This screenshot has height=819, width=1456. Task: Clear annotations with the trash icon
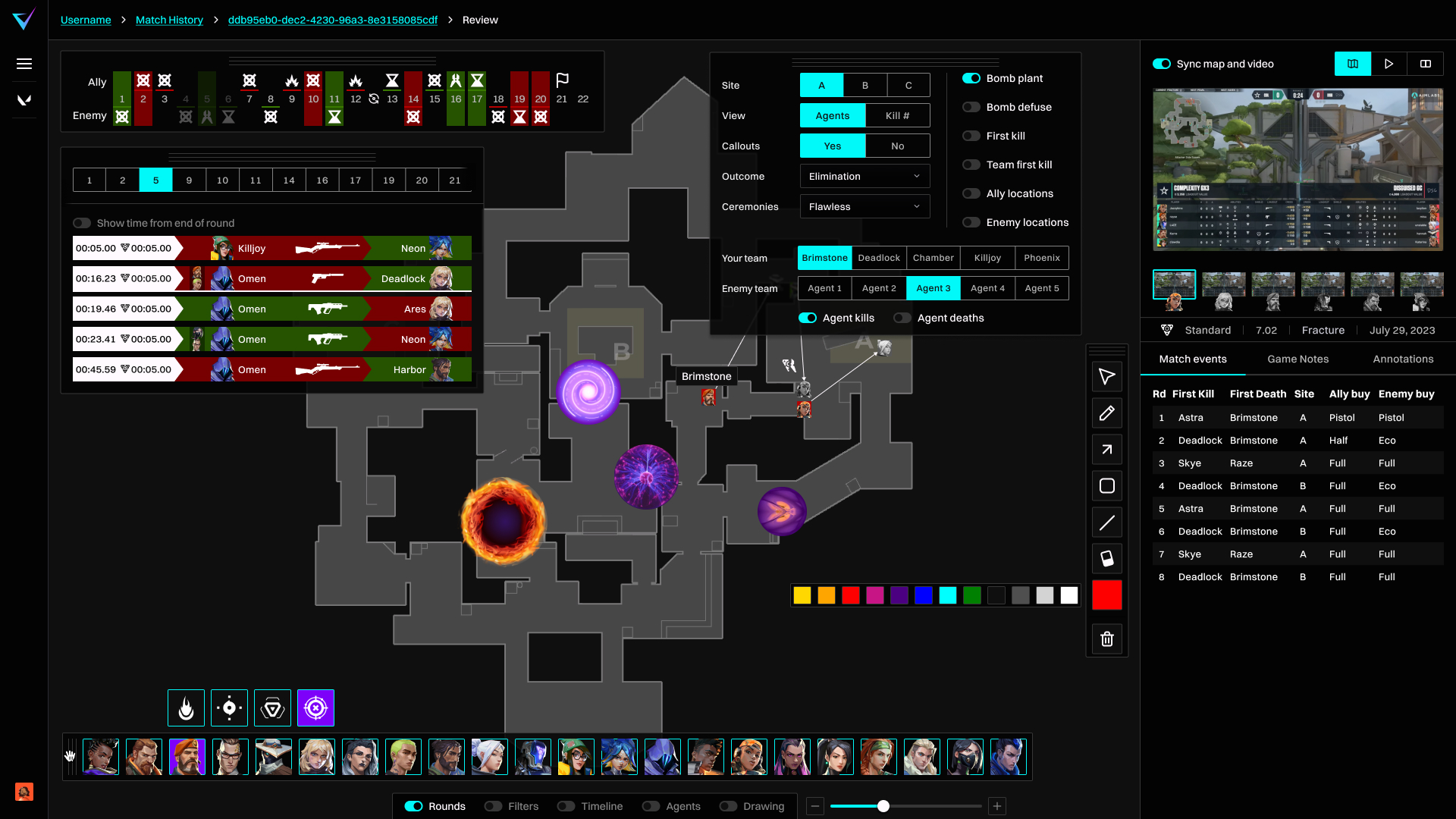pyautogui.click(x=1107, y=639)
